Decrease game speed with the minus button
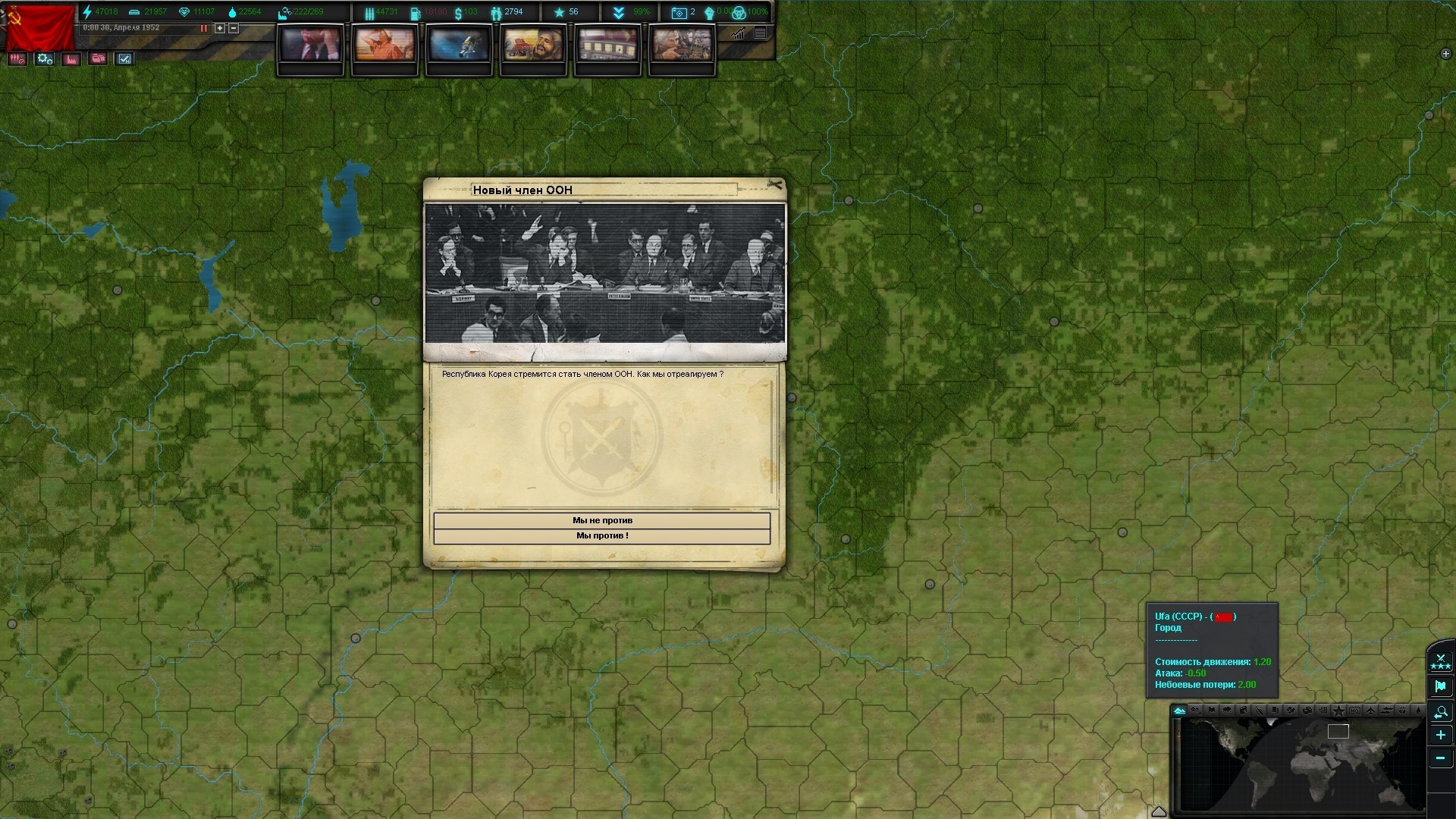The height and width of the screenshot is (819, 1456). pyautogui.click(x=234, y=28)
